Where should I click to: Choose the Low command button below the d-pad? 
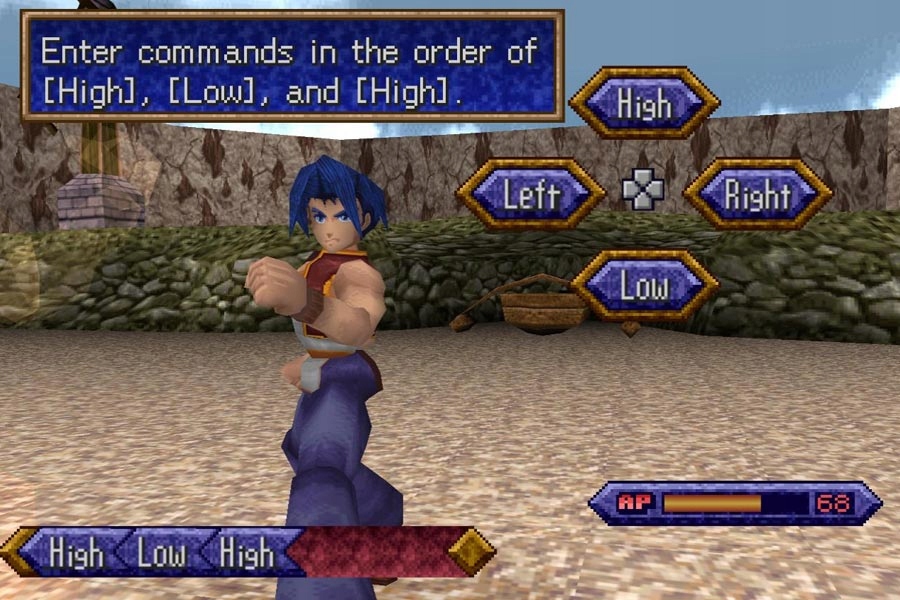(x=644, y=286)
